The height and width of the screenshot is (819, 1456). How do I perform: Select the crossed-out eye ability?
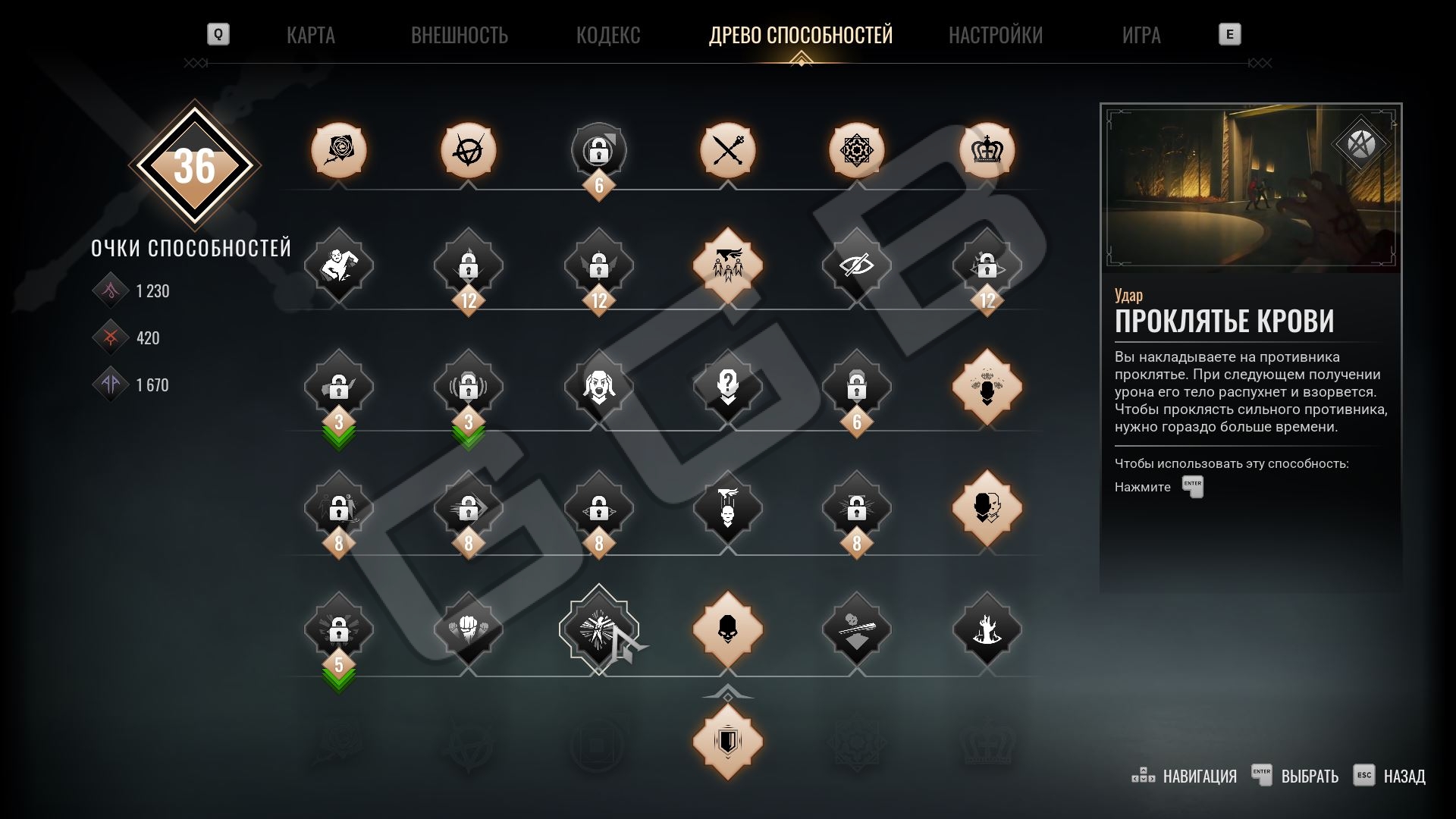(x=856, y=265)
